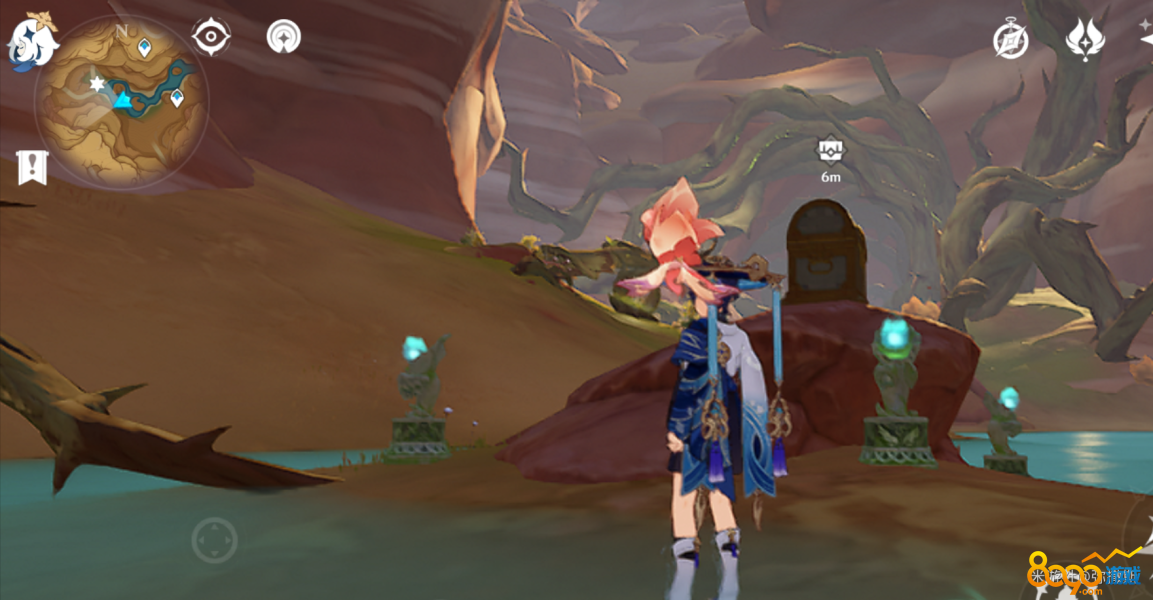Open the Wish star icon
1153x600 pixels.
tap(1084, 40)
